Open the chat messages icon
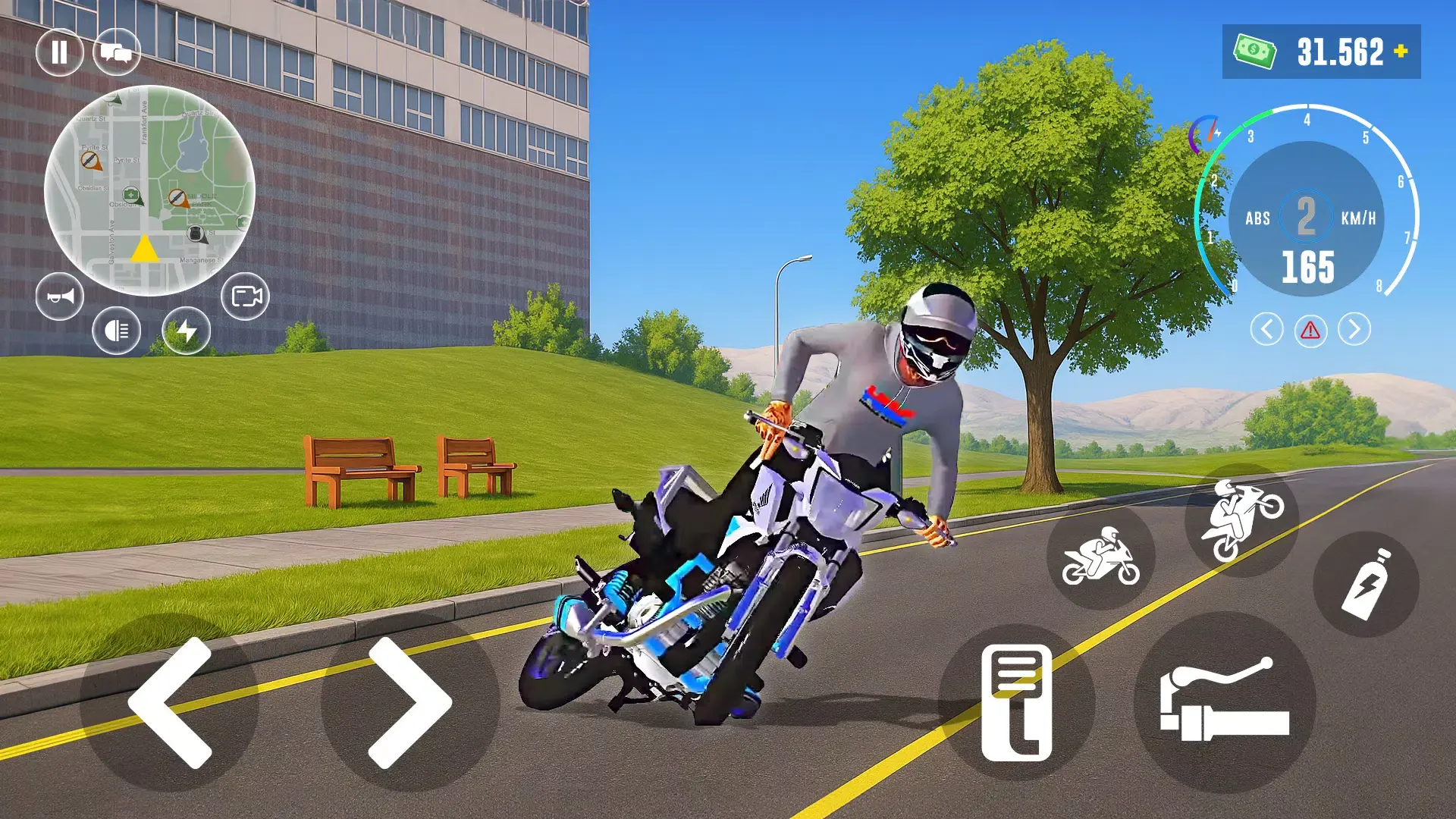This screenshot has height=819, width=1456. click(x=118, y=52)
